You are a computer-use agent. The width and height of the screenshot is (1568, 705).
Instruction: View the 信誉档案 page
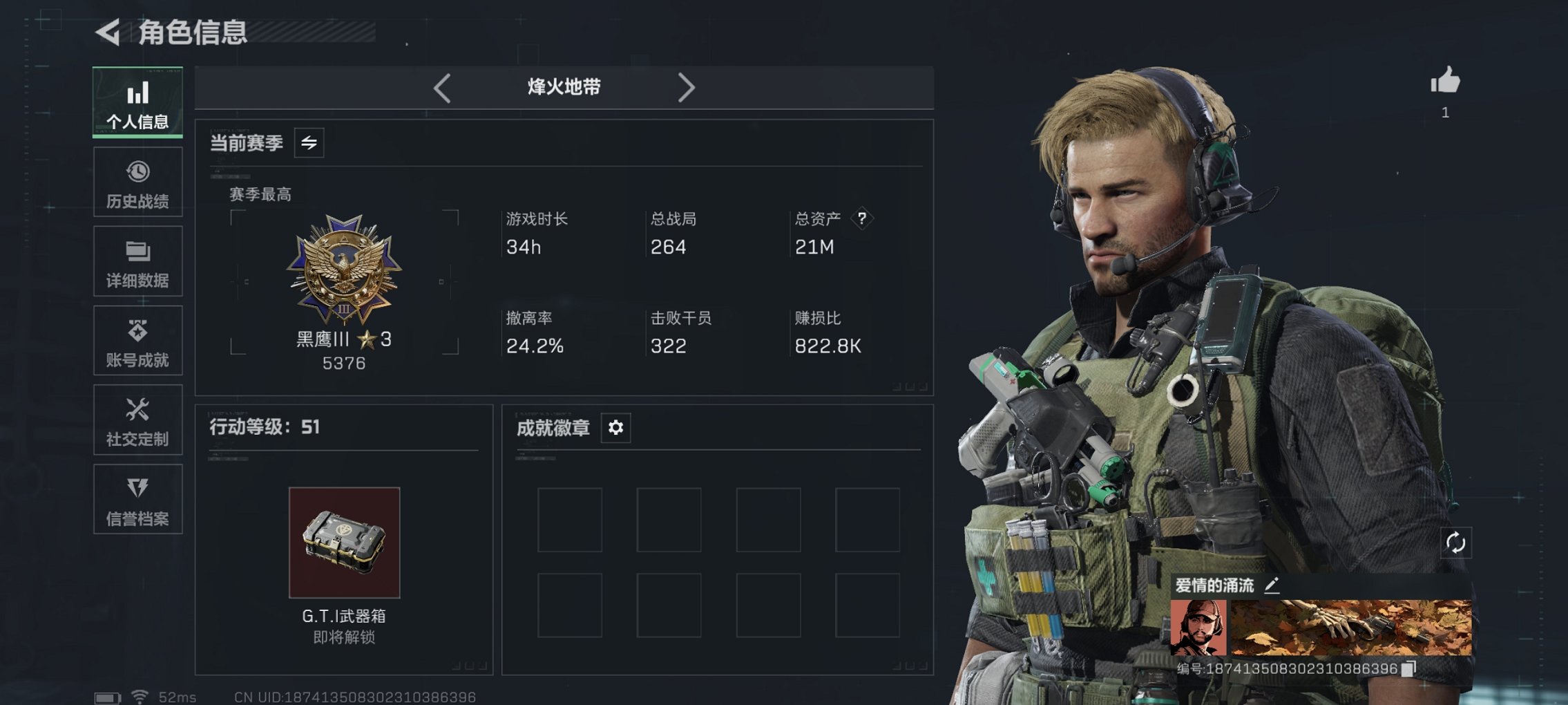click(x=137, y=500)
